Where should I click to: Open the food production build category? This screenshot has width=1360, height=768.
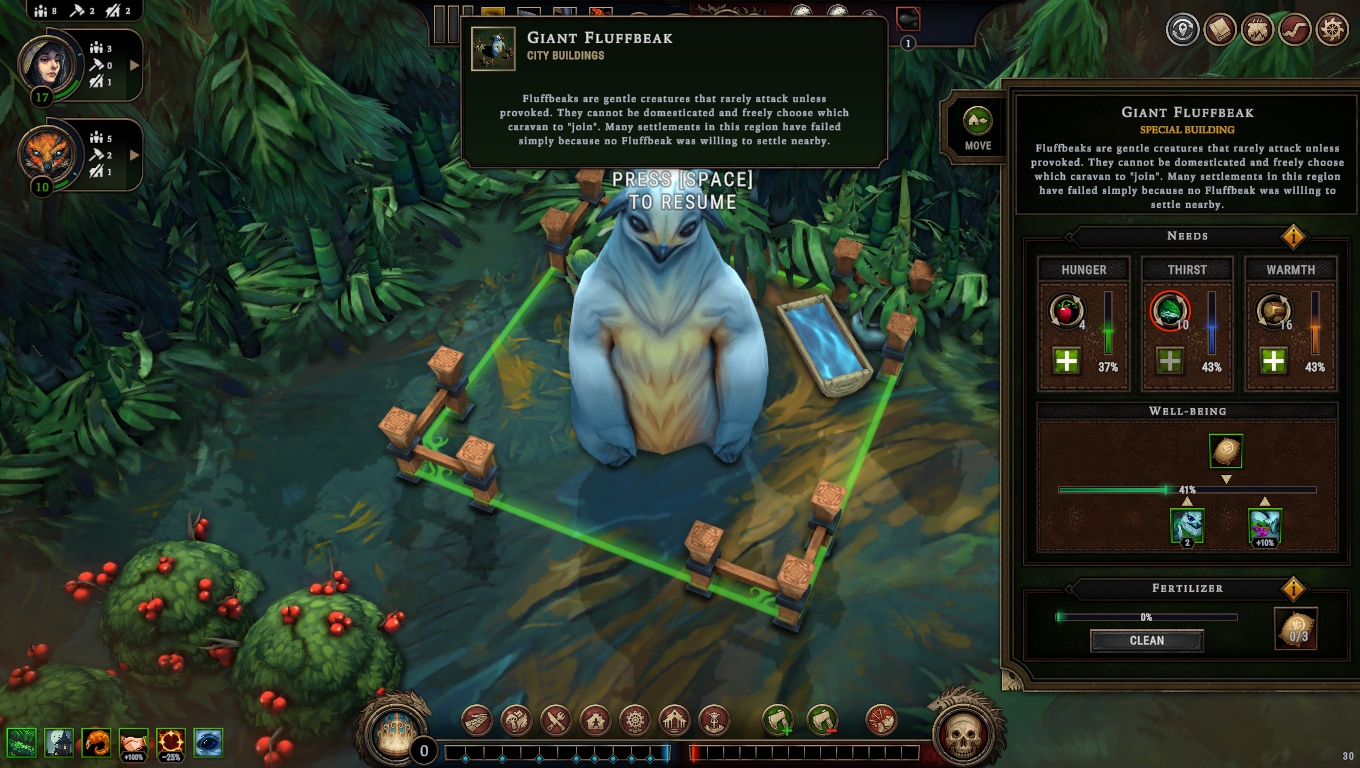(x=556, y=720)
